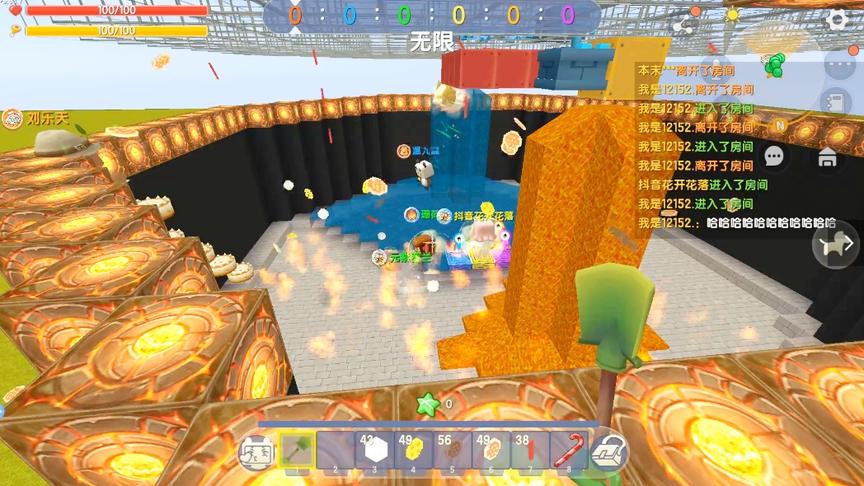Tap the mount dog arrow button
This screenshot has width=864, height=486.
click(x=835, y=244)
